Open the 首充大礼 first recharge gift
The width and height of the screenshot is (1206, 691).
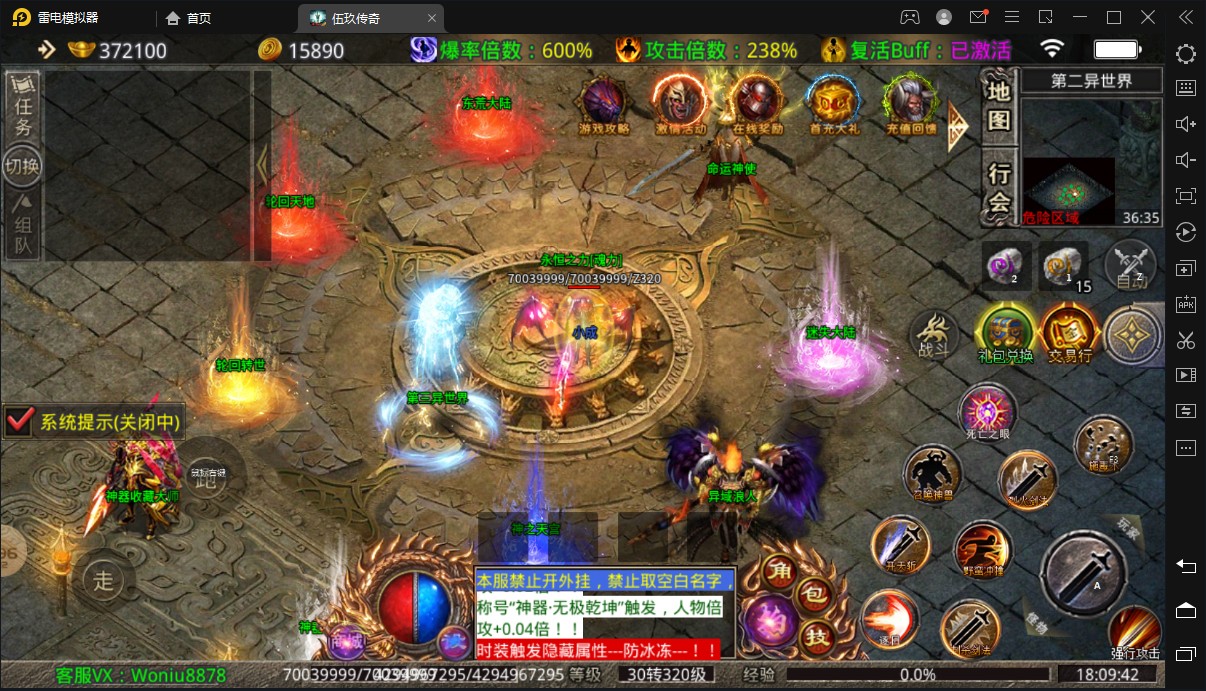[x=833, y=103]
